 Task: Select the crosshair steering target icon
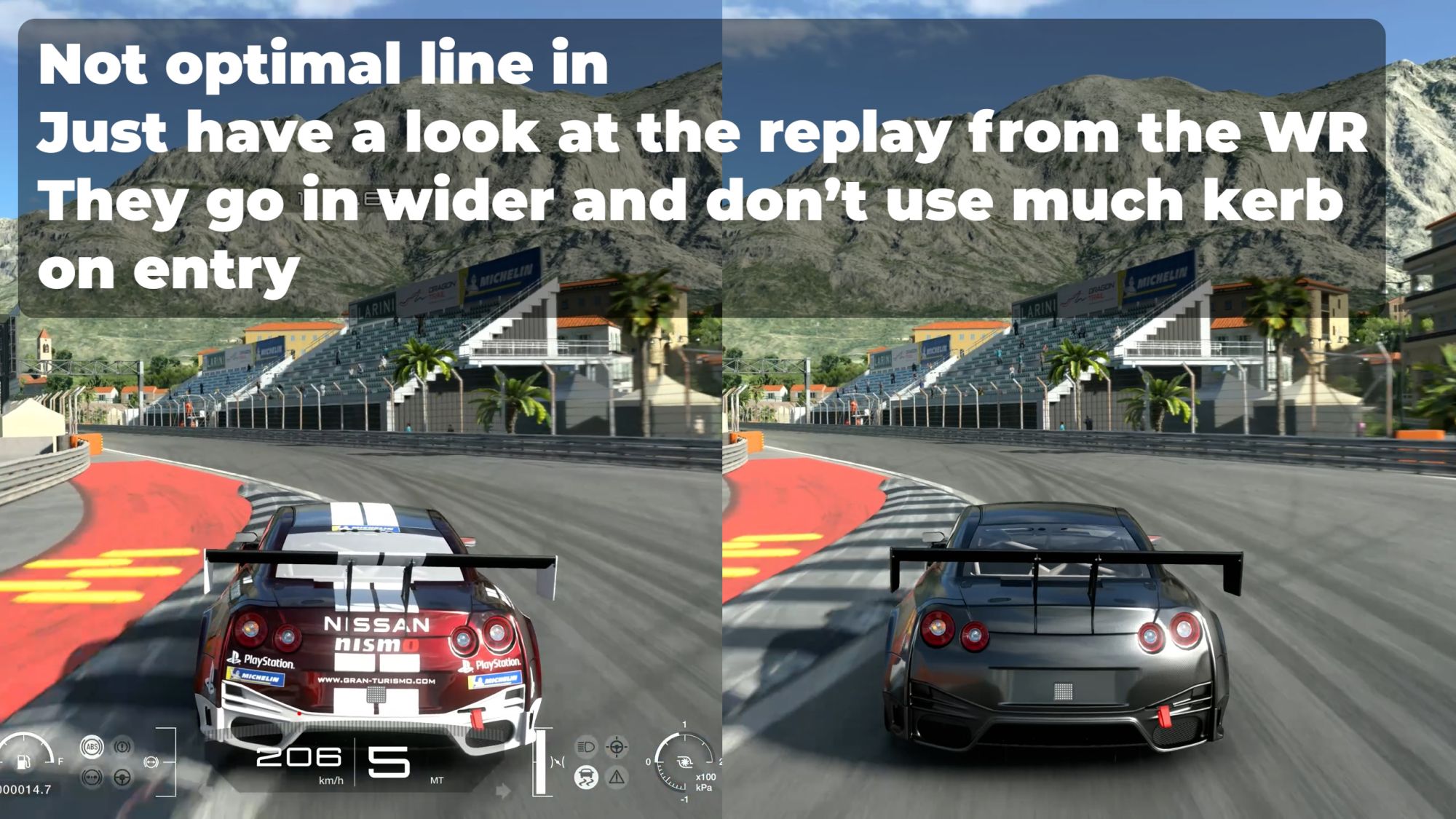click(x=617, y=747)
